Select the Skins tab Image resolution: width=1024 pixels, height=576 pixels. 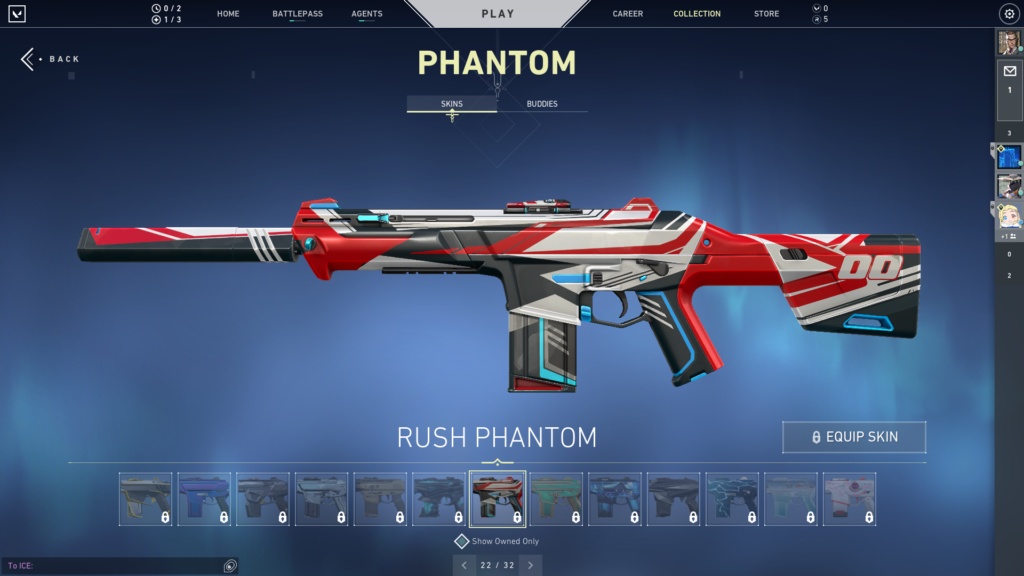pyautogui.click(x=452, y=104)
